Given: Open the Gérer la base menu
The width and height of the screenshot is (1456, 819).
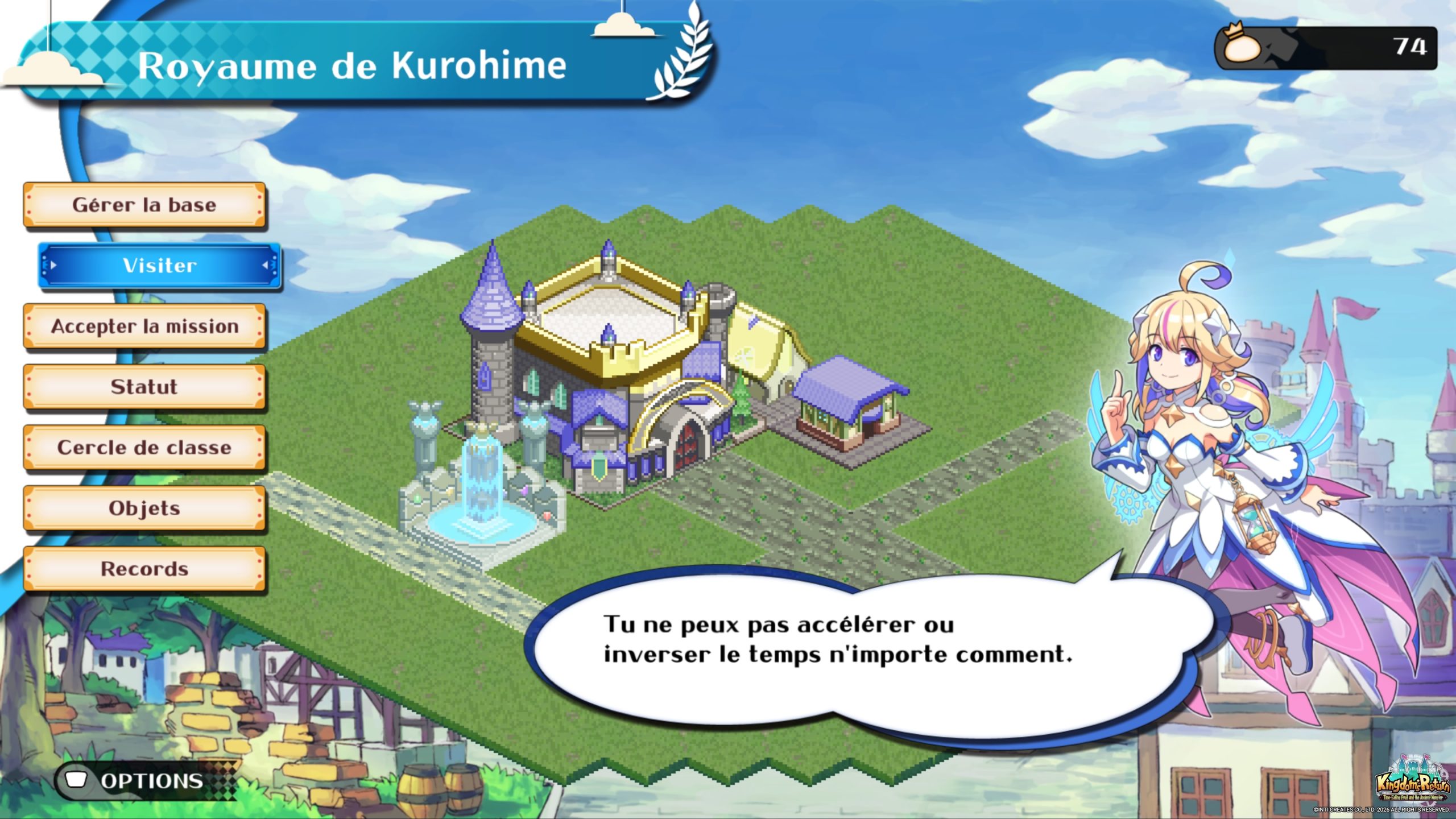Looking at the screenshot, I should (x=144, y=205).
